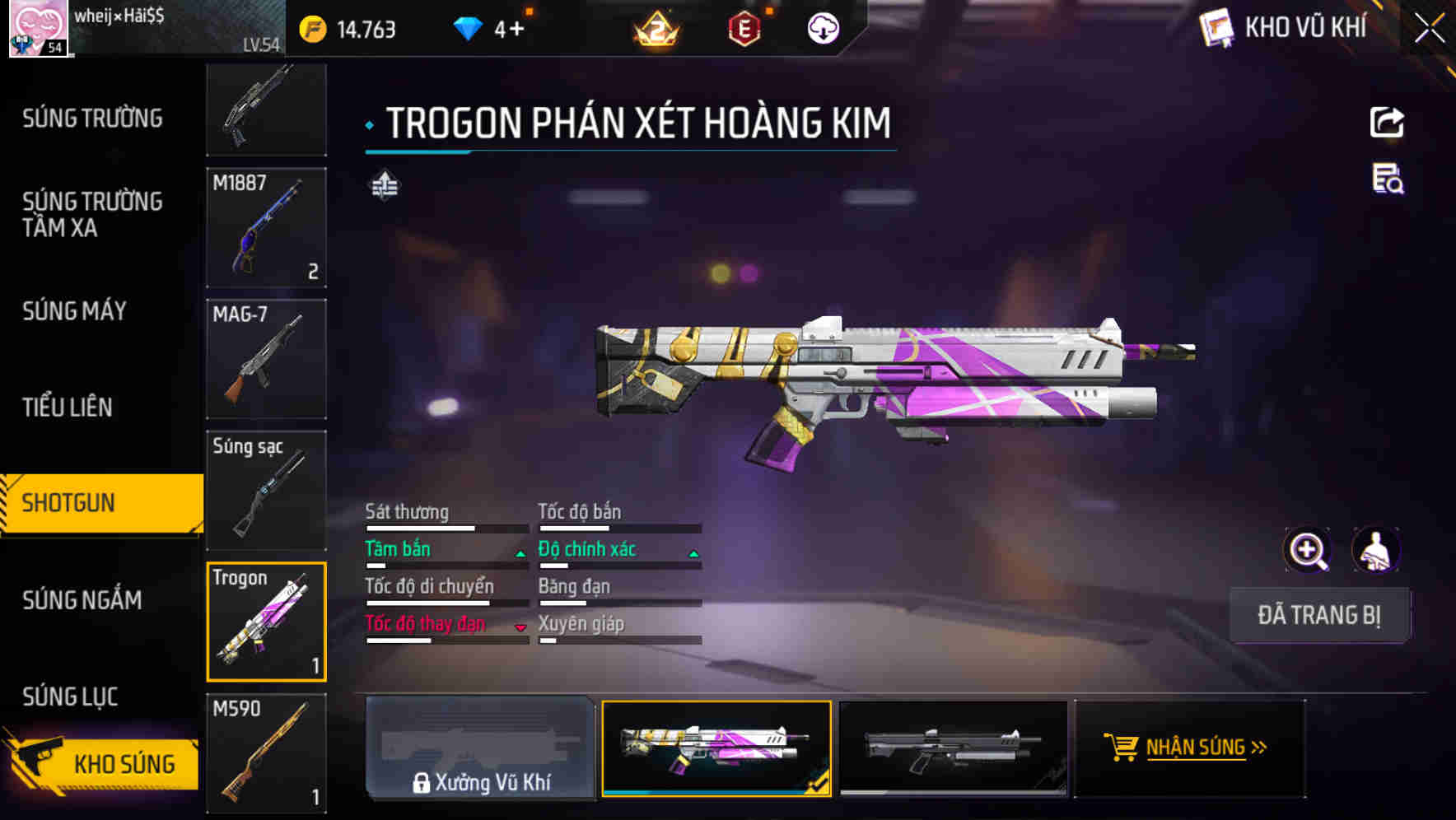The width and height of the screenshot is (1456, 820).
Task: Open the locked Xưởng Vũ Khí
Action: coord(480,748)
